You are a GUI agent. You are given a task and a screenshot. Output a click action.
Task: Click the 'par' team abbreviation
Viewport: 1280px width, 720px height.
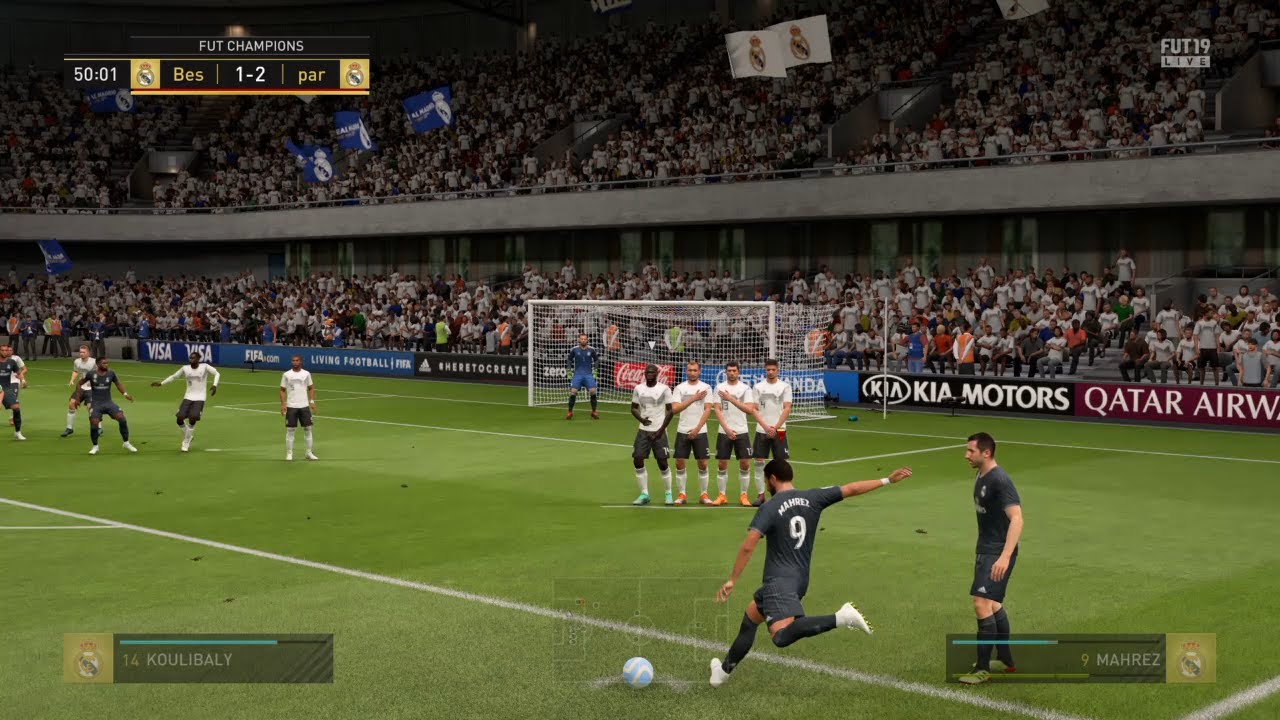[x=313, y=74]
